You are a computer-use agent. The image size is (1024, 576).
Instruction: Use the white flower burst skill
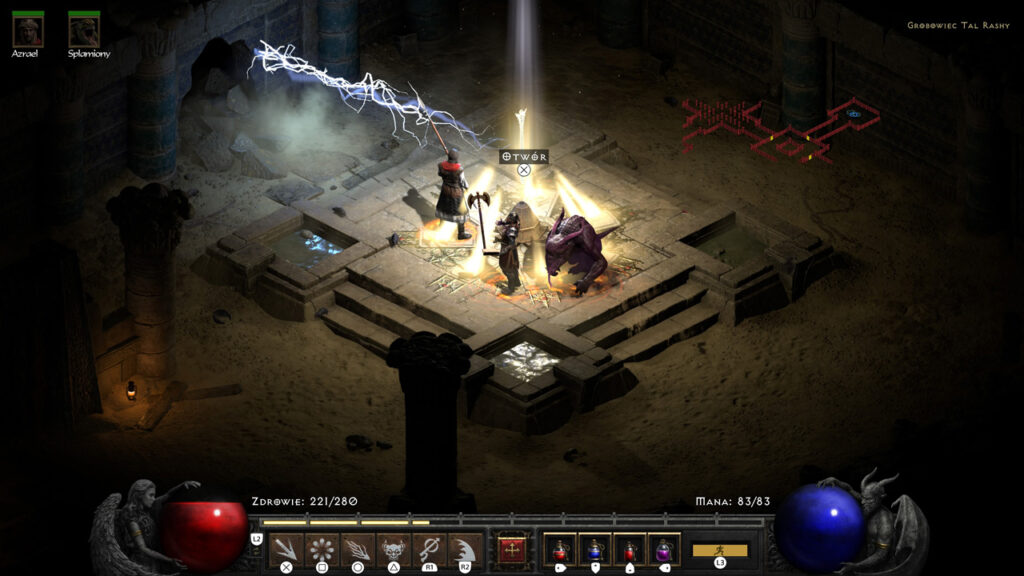coord(321,550)
